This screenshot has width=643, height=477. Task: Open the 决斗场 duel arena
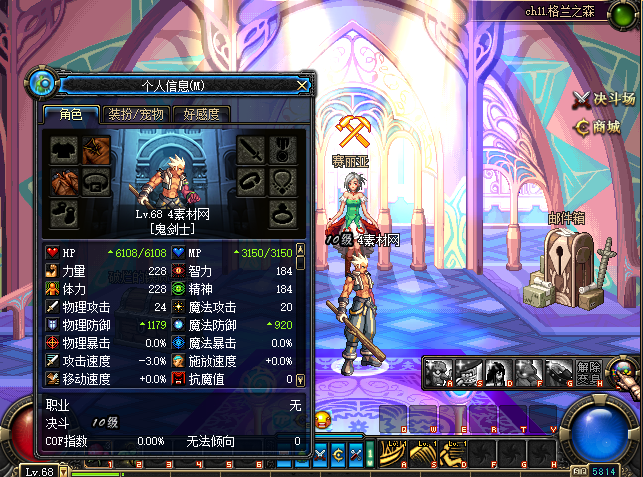coord(604,98)
